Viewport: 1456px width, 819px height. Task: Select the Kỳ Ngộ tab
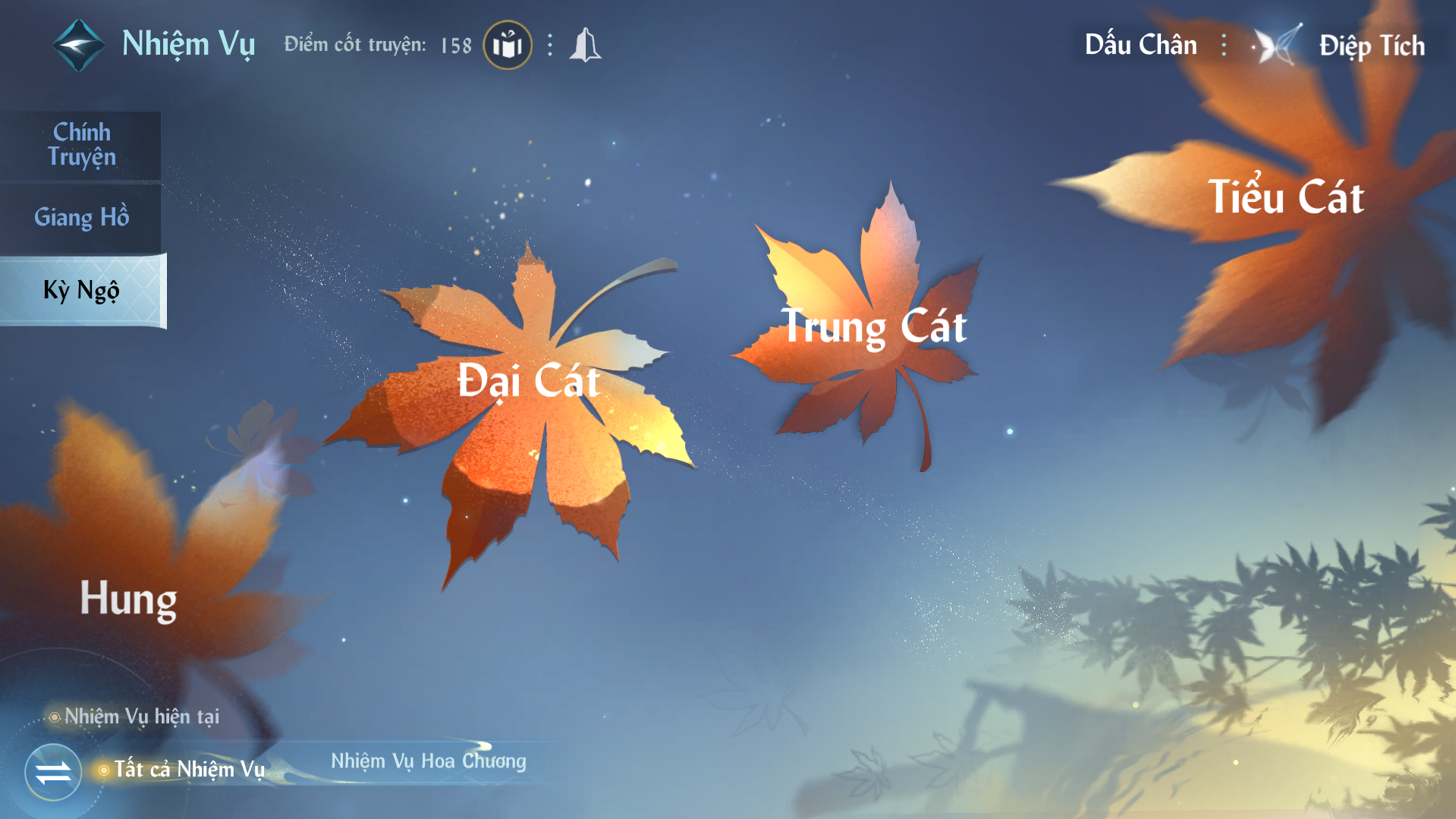point(81,291)
